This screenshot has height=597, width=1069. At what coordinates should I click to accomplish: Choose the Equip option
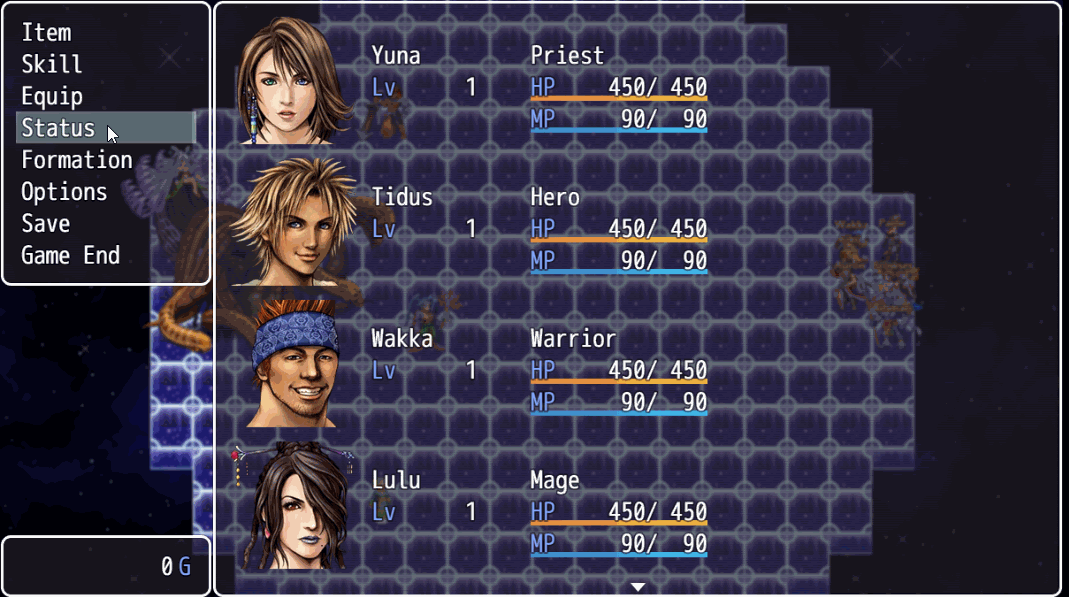click(x=52, y=97)
